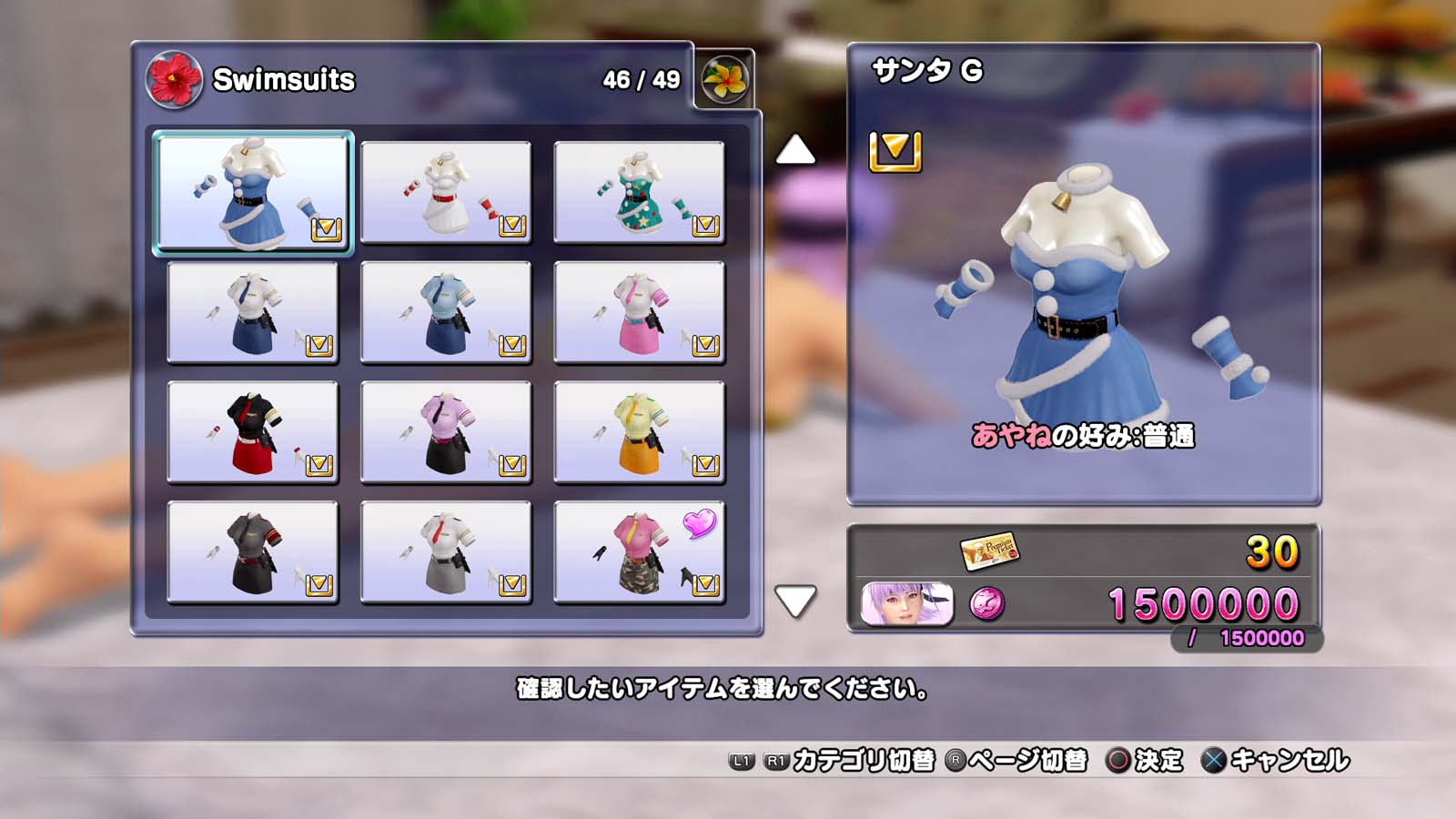
Task: Select the black top red skirt uniform
Action: point(253,432)
